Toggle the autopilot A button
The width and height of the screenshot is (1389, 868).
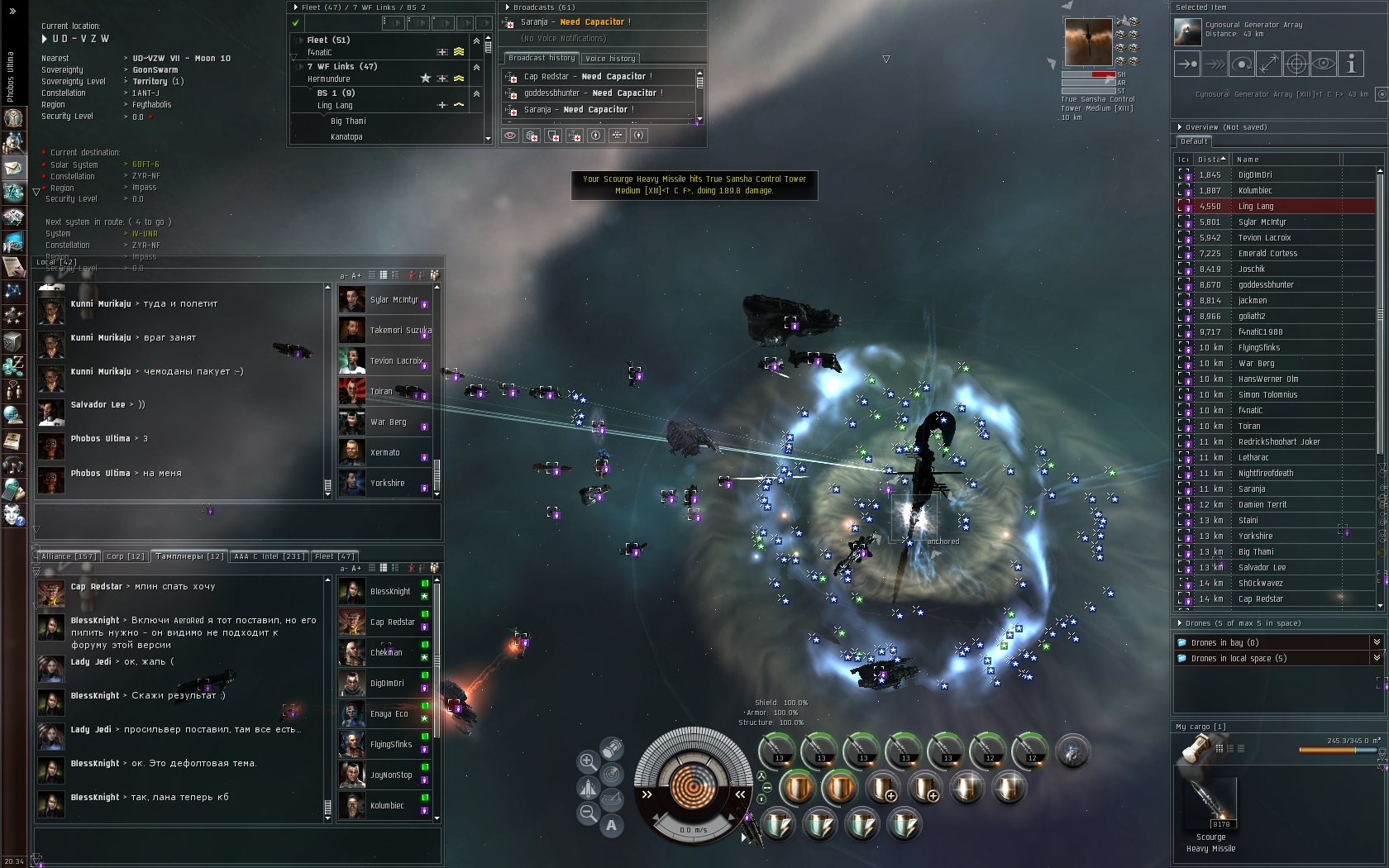pyautogui.click(x=611, y=825)
